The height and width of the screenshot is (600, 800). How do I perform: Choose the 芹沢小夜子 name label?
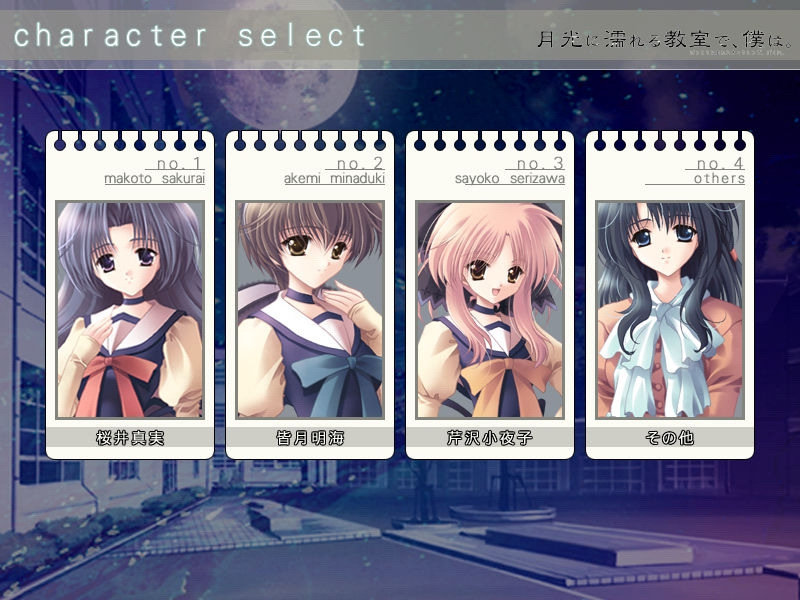[x=490, y=438]
